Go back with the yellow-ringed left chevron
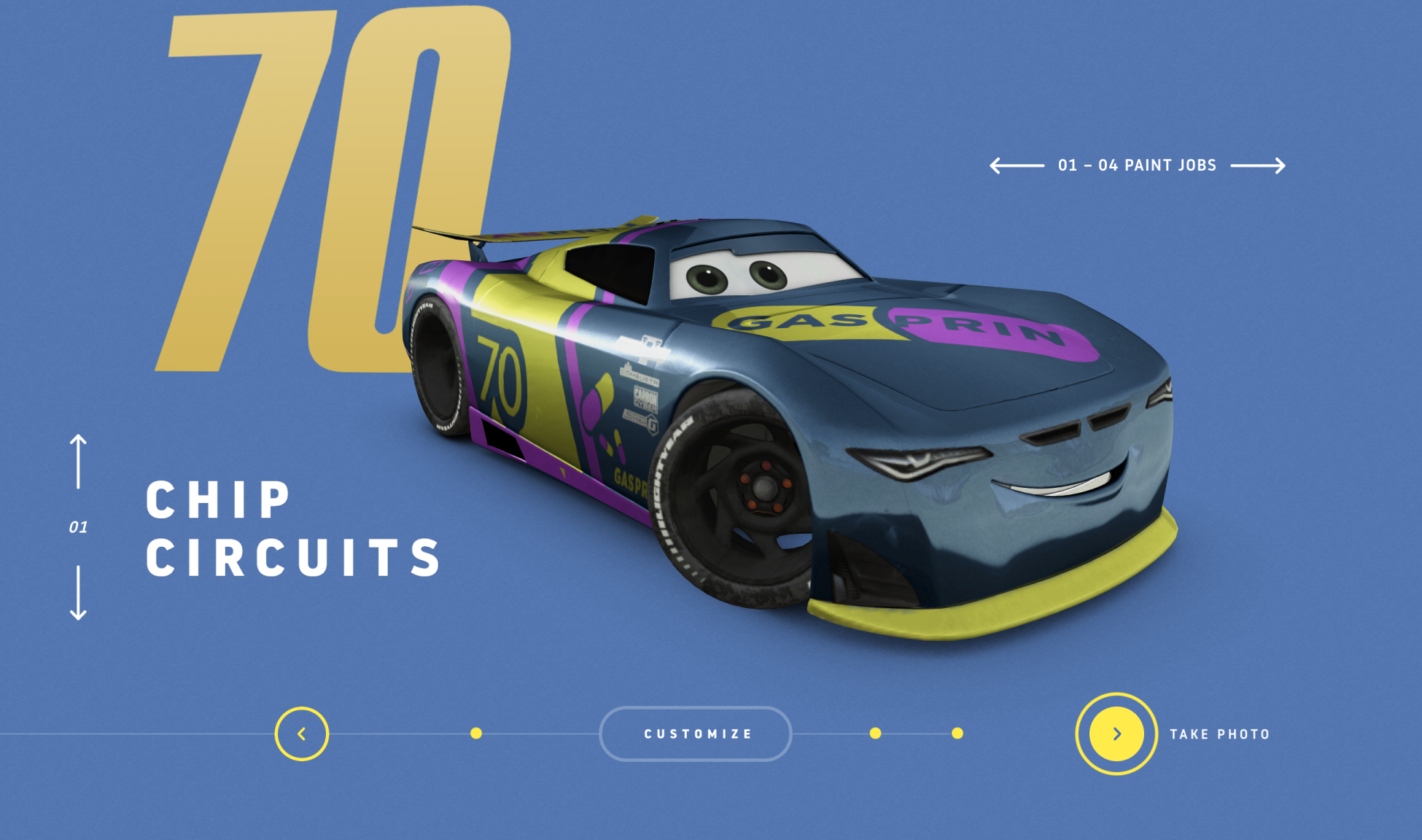 coord(302,734)
